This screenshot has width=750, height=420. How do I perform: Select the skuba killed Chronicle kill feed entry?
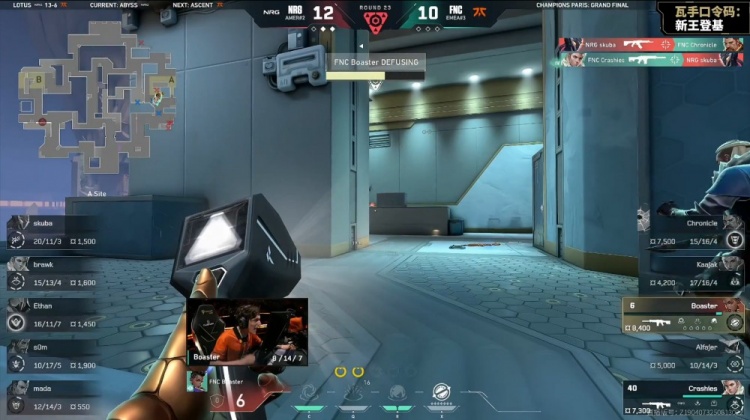650,44
